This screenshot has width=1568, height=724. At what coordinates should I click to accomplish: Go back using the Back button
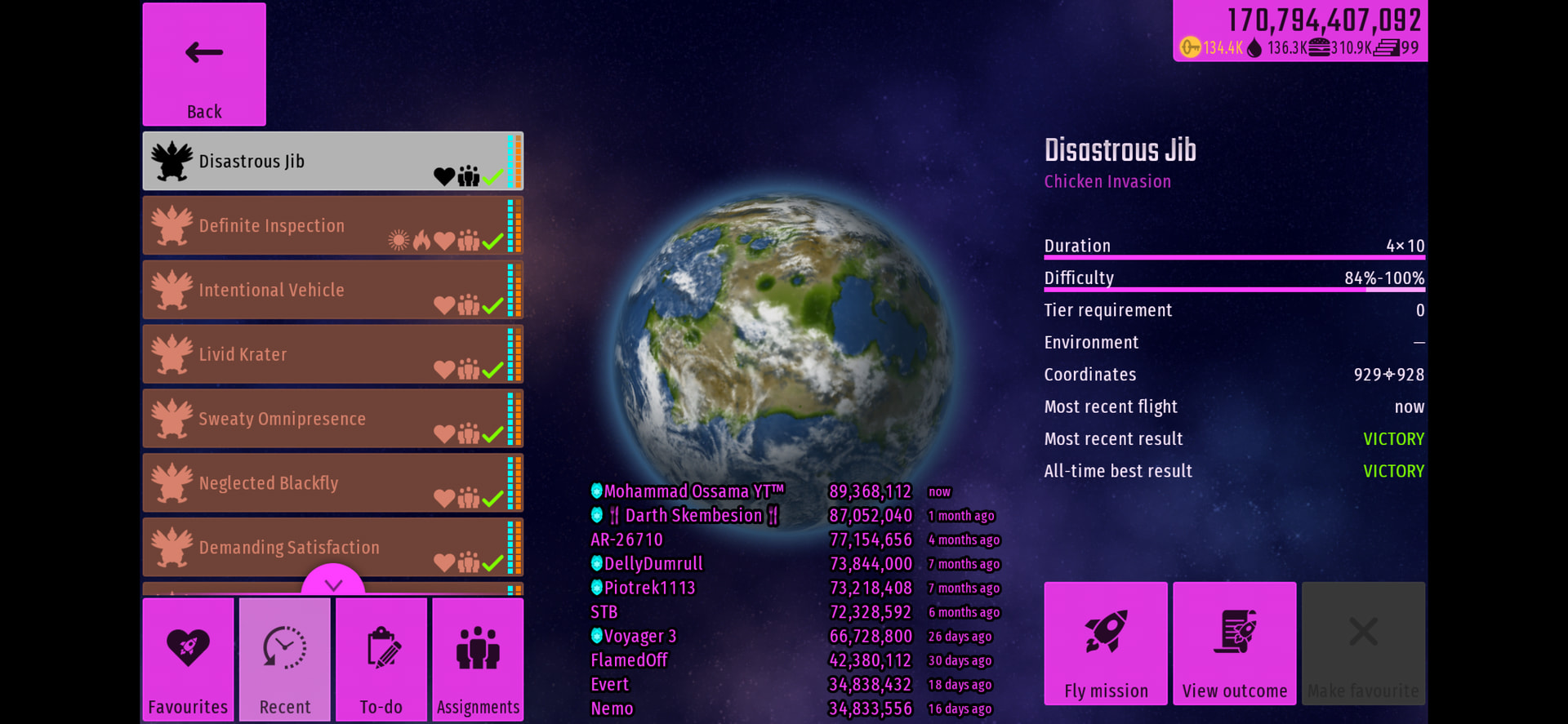204,64
